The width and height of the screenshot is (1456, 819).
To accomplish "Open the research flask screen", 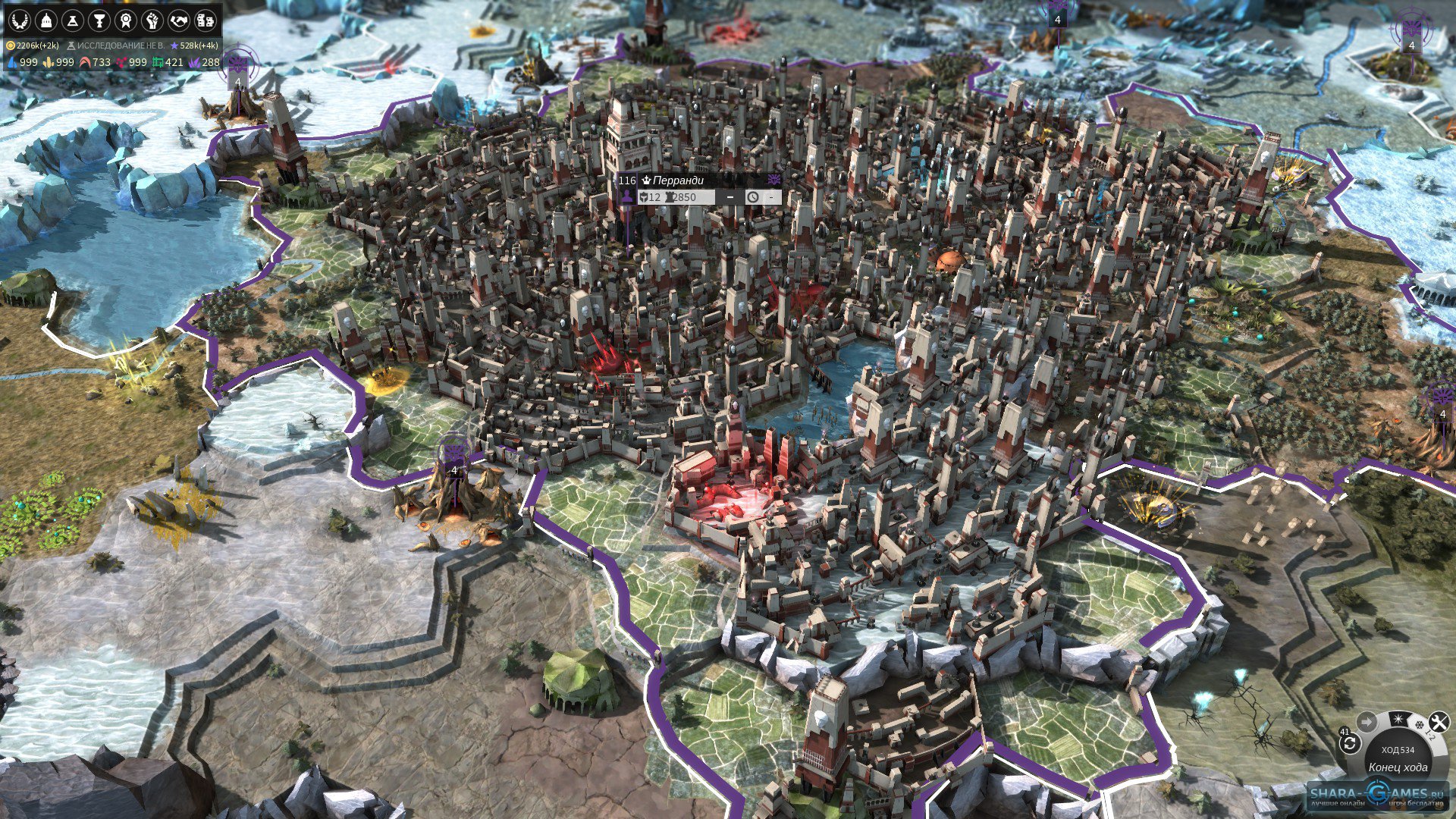I will (73, 20).
